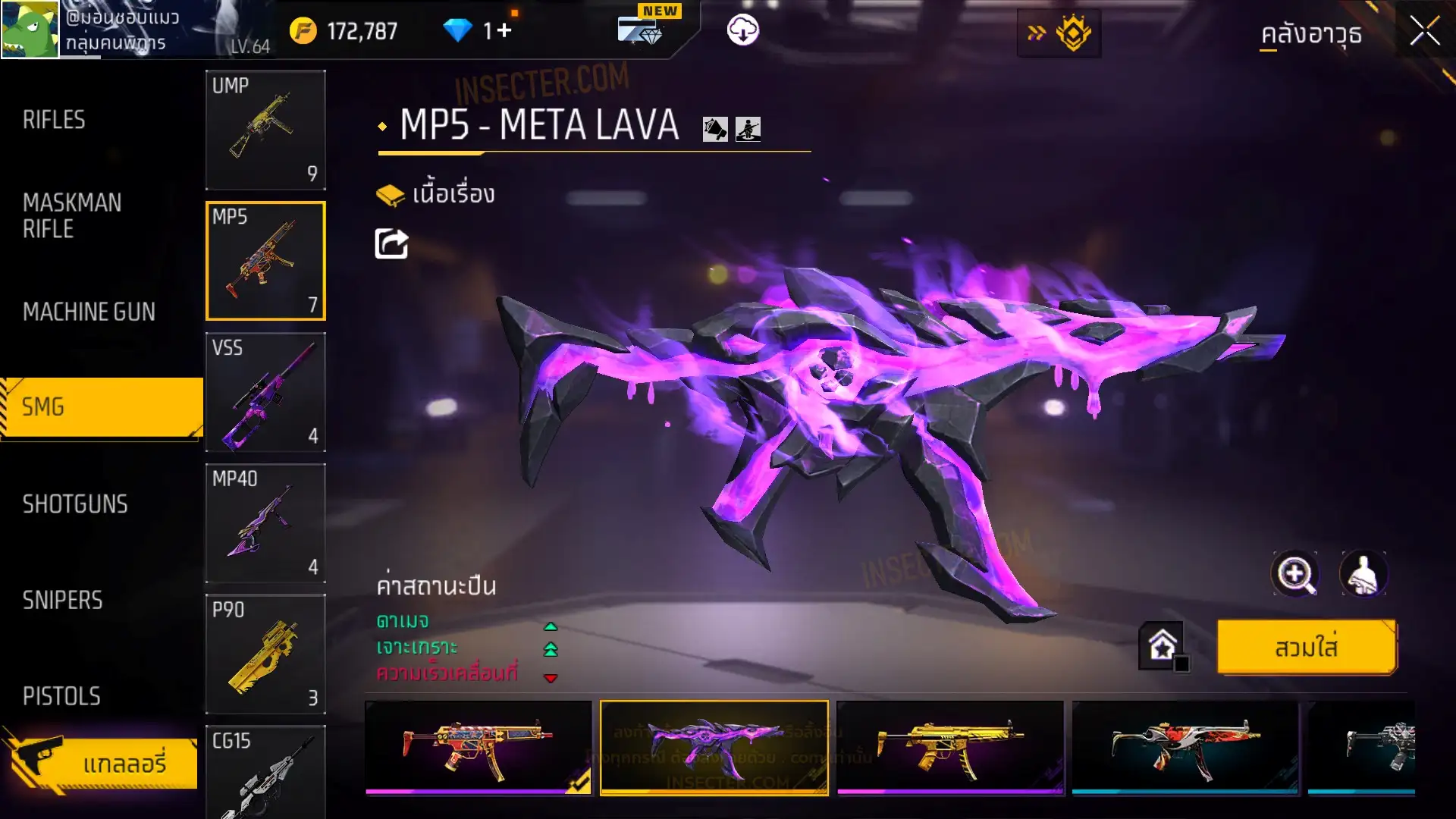Viewport: 1456px width, 819px height.
Task: Open the skin storyline book
Action: (435, 195)
